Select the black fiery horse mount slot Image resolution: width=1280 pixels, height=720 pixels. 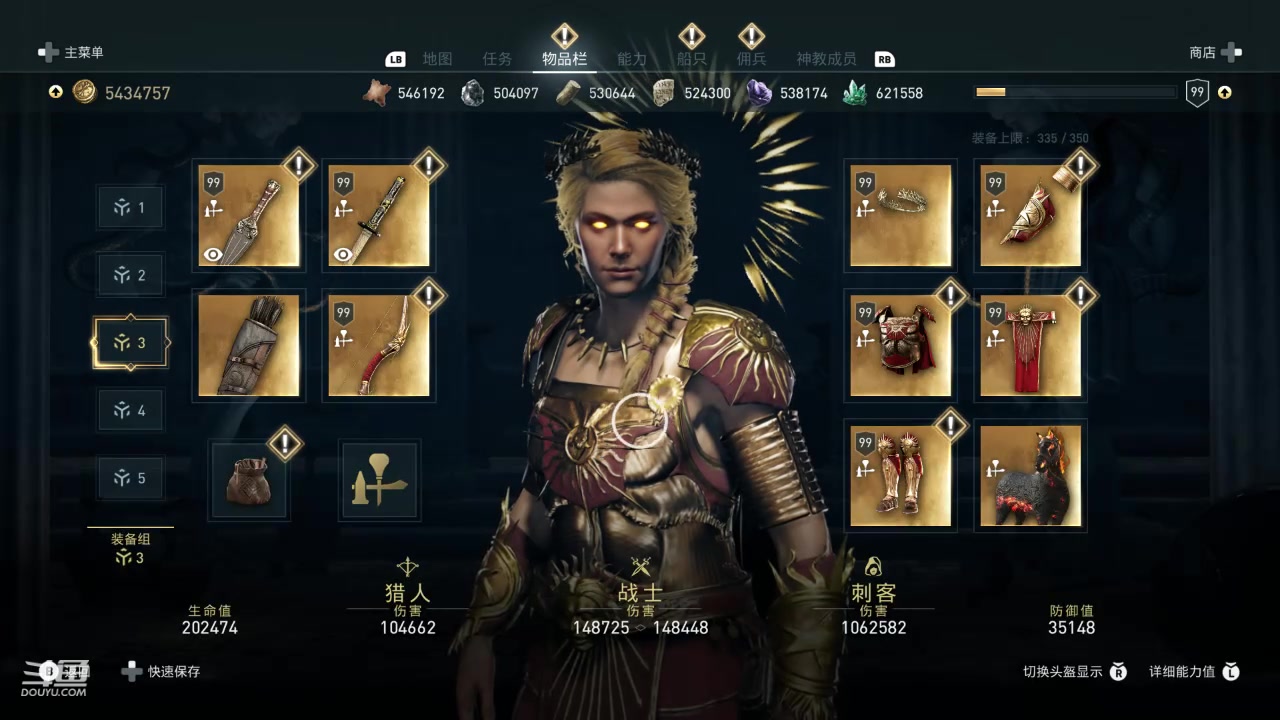(x=1031, y=475)
